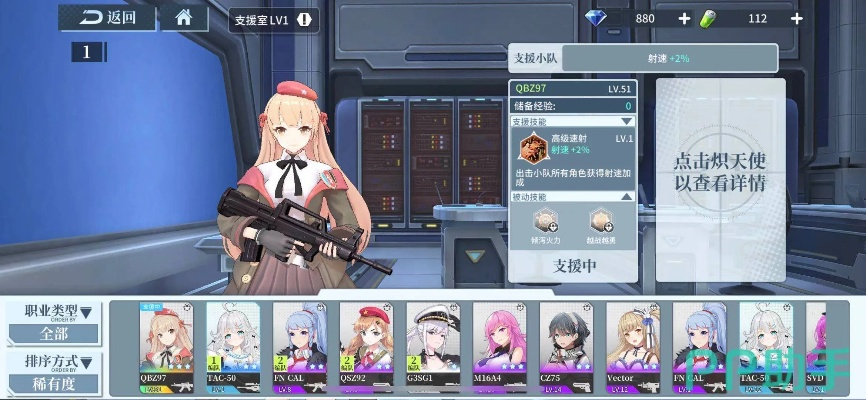Viewport: 866px width, 400px height.
Task: Open the home screen via house icon
Action: pos(184,17)
